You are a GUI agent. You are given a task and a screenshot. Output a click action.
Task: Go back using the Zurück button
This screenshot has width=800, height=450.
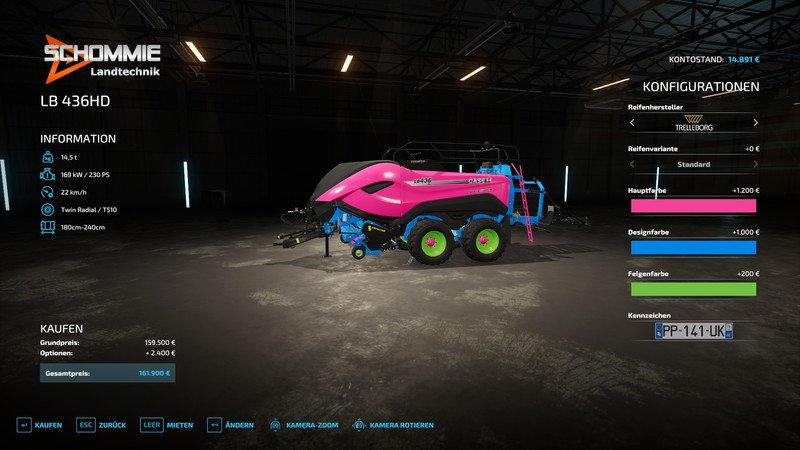[102, 425]
